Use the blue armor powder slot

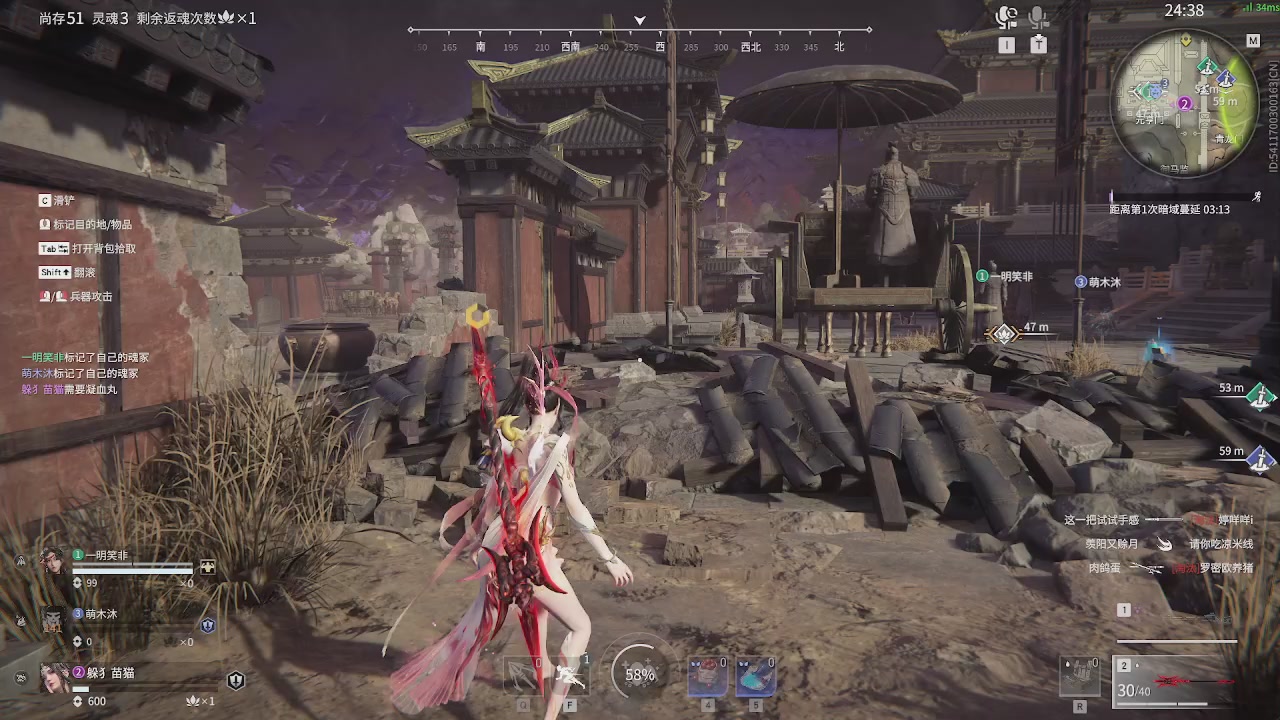pos(756,676)
